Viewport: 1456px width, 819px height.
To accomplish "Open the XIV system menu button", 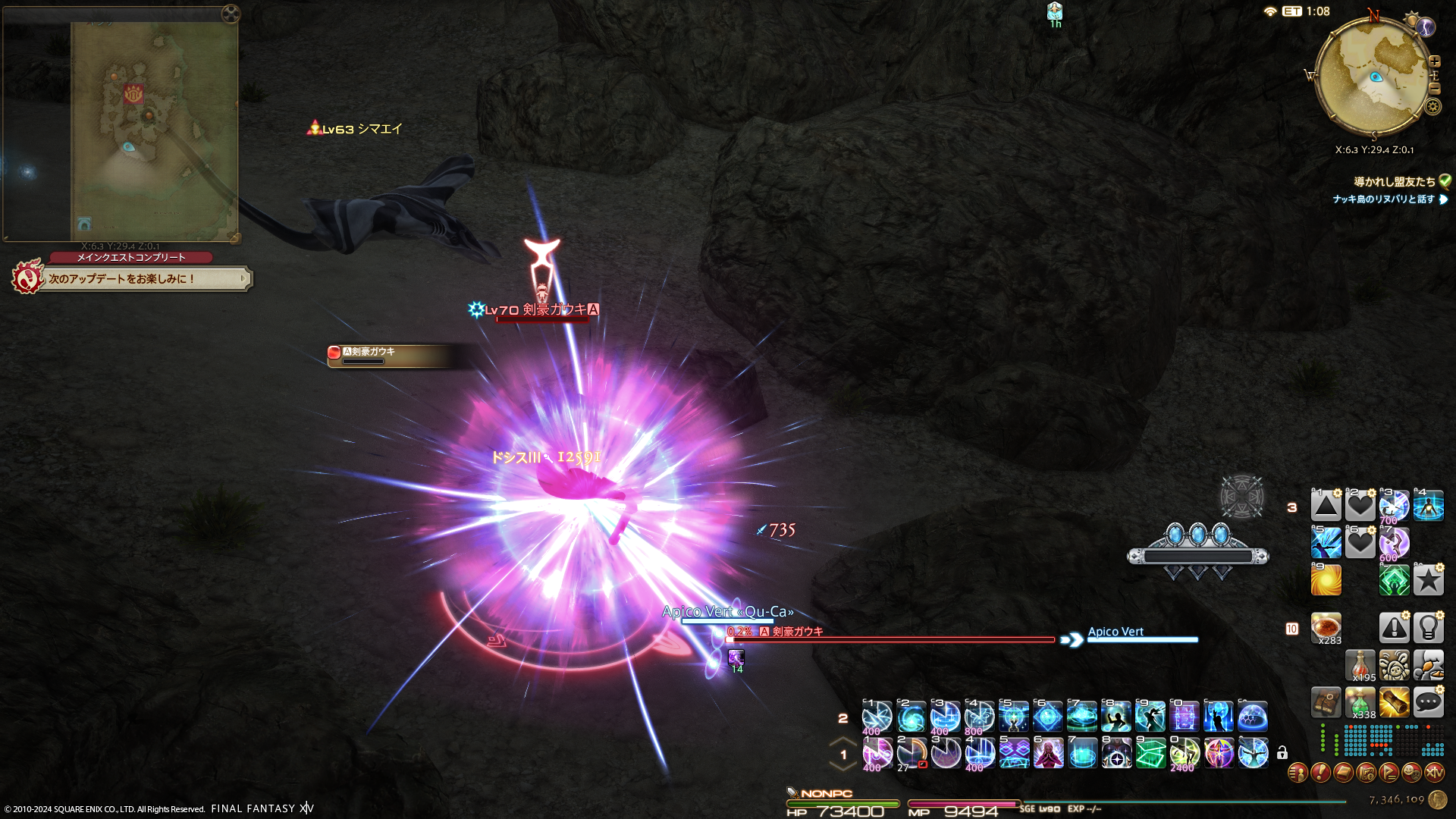I will coord(1434,773).
